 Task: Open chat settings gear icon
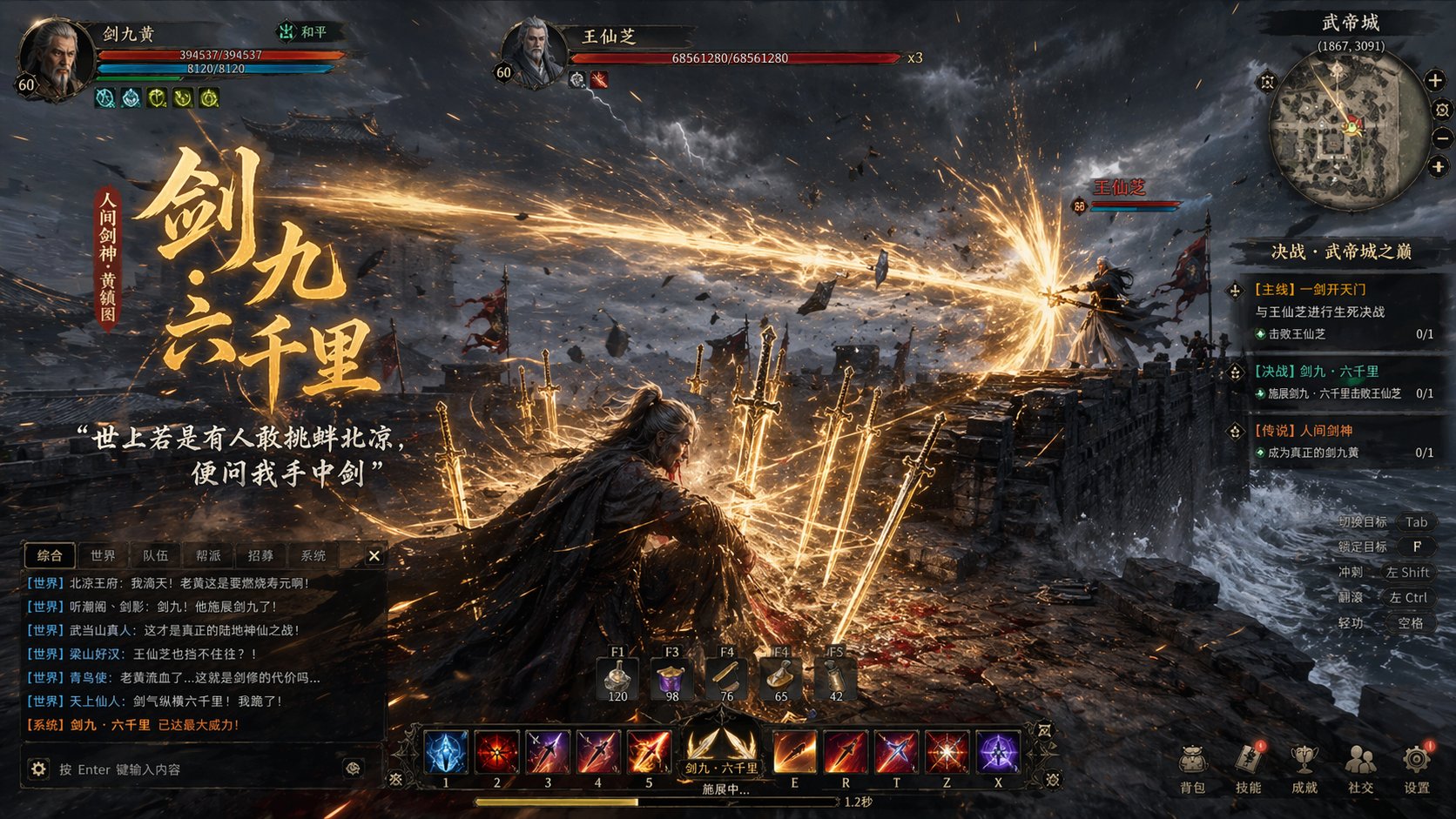click(x=38, y=769)
